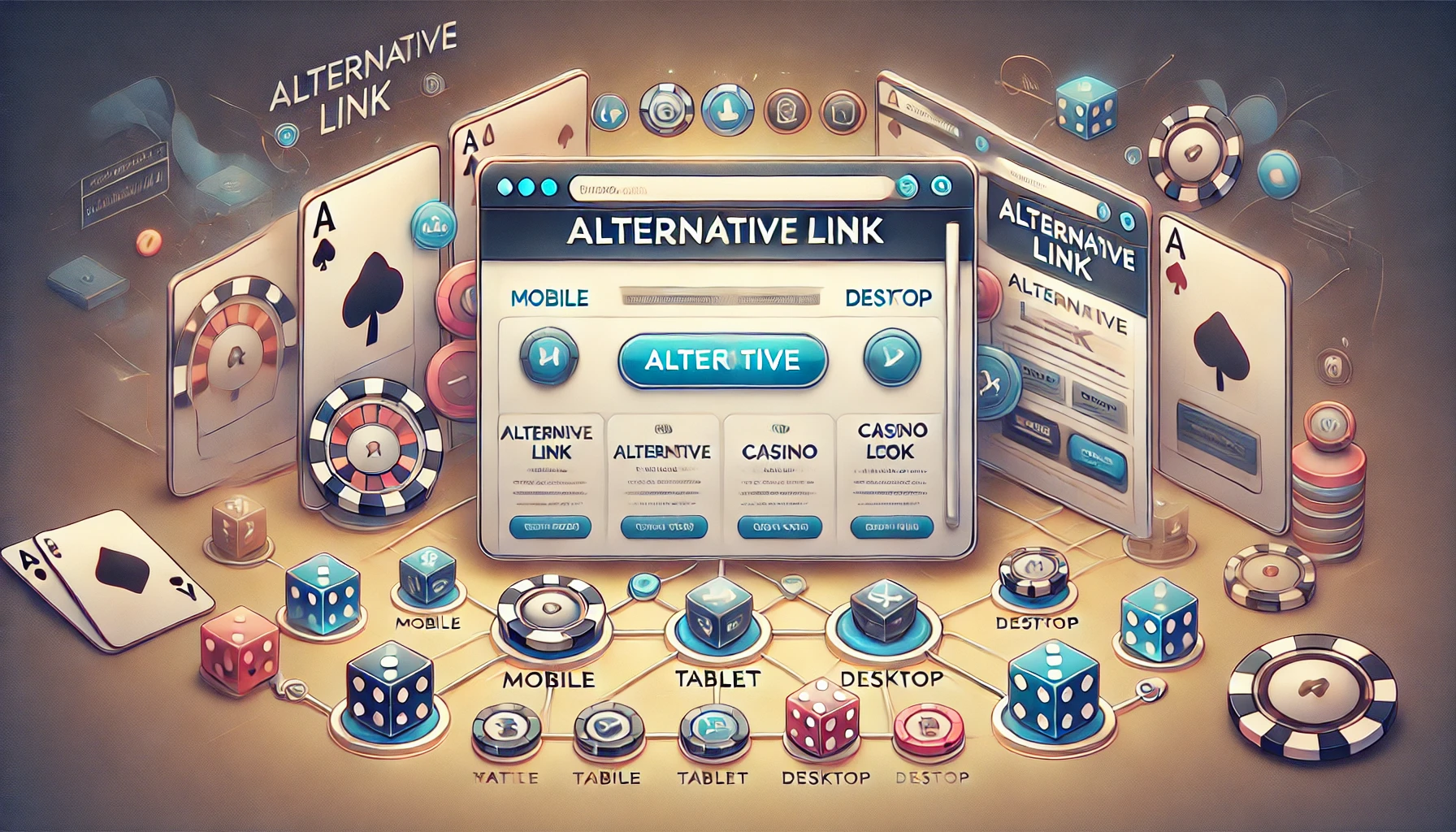The image size is (1456, 832).
Task: Click the central window's vertical scrollbar
Action: point(952,374)
